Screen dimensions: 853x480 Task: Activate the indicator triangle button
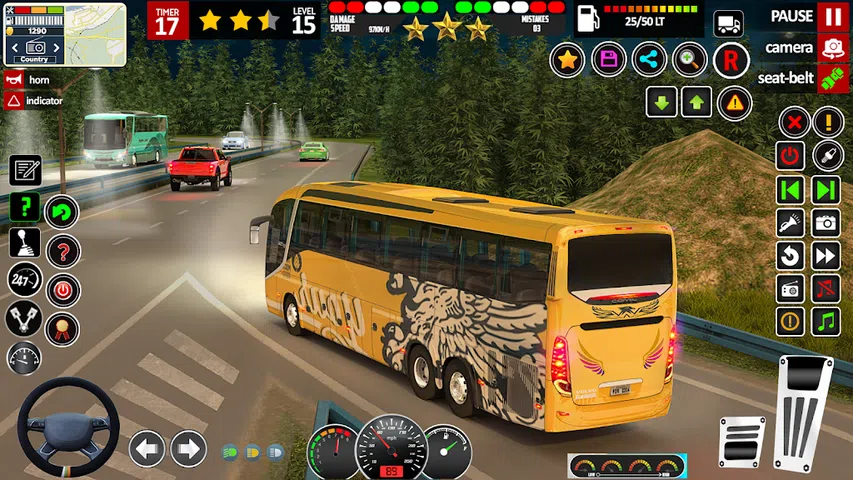[x=14, y=101]
